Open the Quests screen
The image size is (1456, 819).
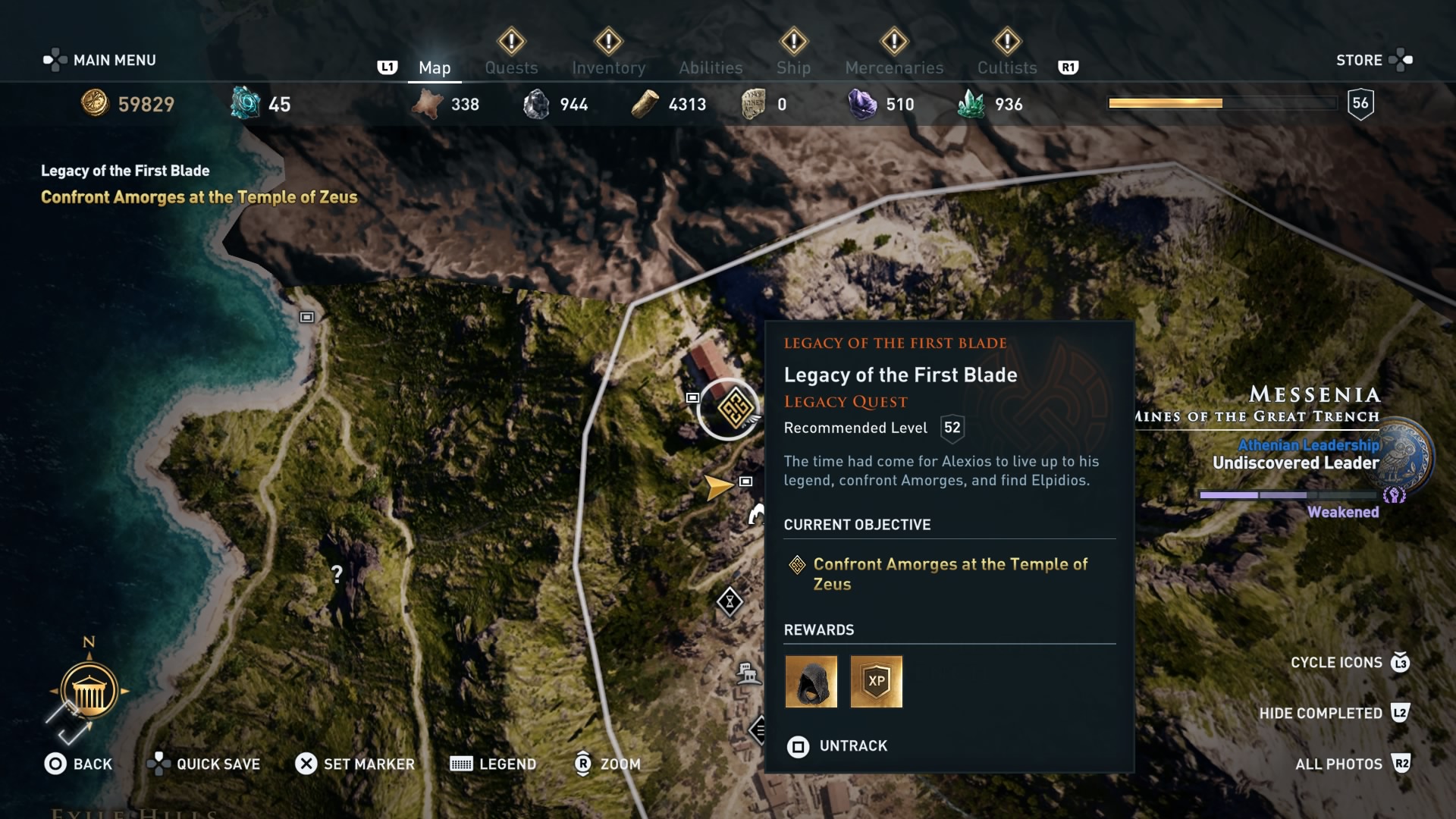tap(511, 67)
